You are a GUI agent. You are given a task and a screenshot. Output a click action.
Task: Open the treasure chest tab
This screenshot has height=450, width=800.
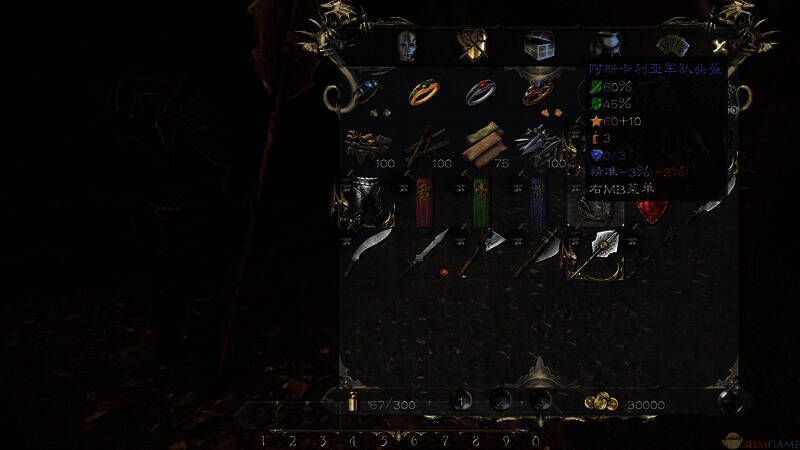[540, 46]
